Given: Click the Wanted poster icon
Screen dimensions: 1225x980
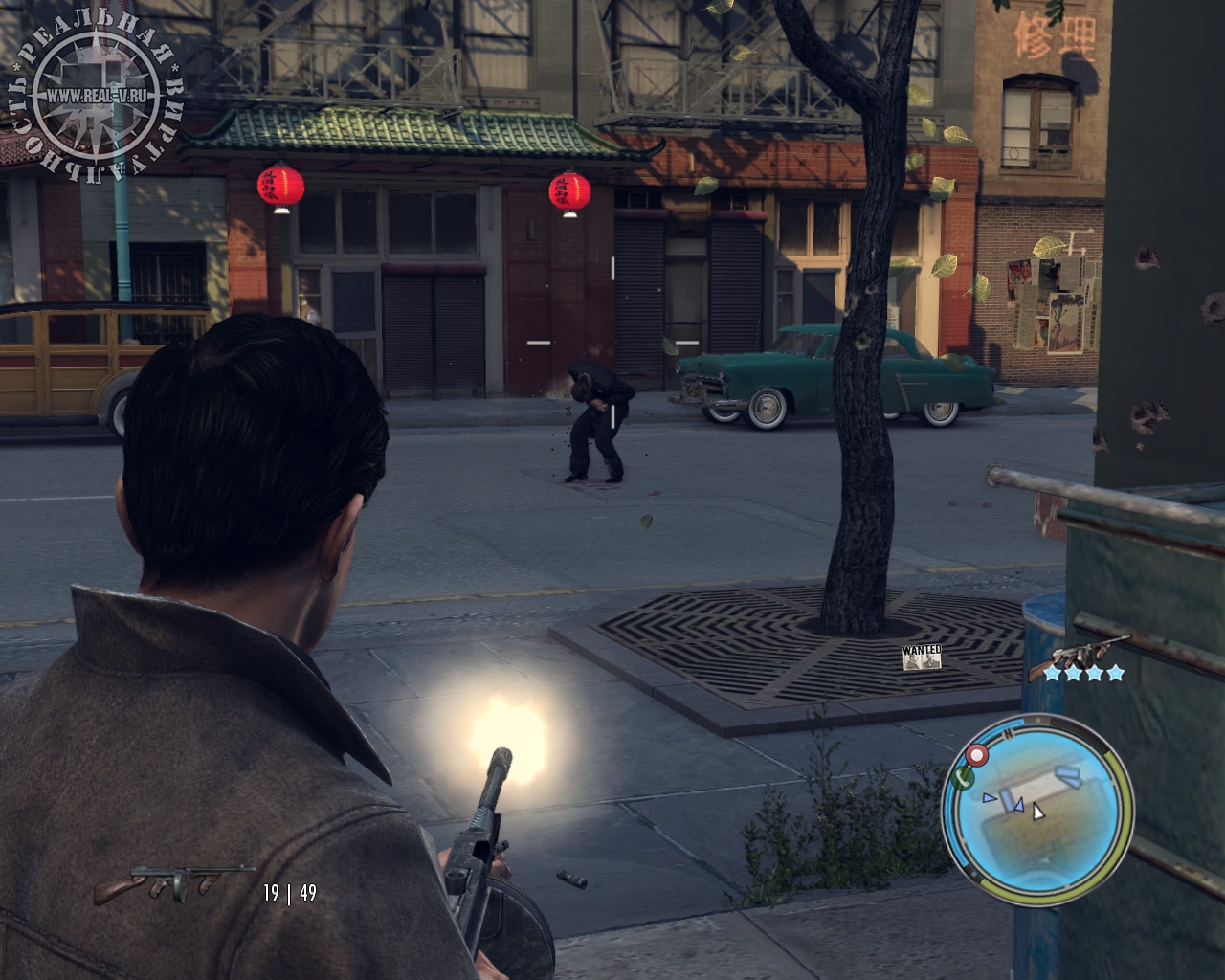Looking at the screenshot, I should click(923, 657).
